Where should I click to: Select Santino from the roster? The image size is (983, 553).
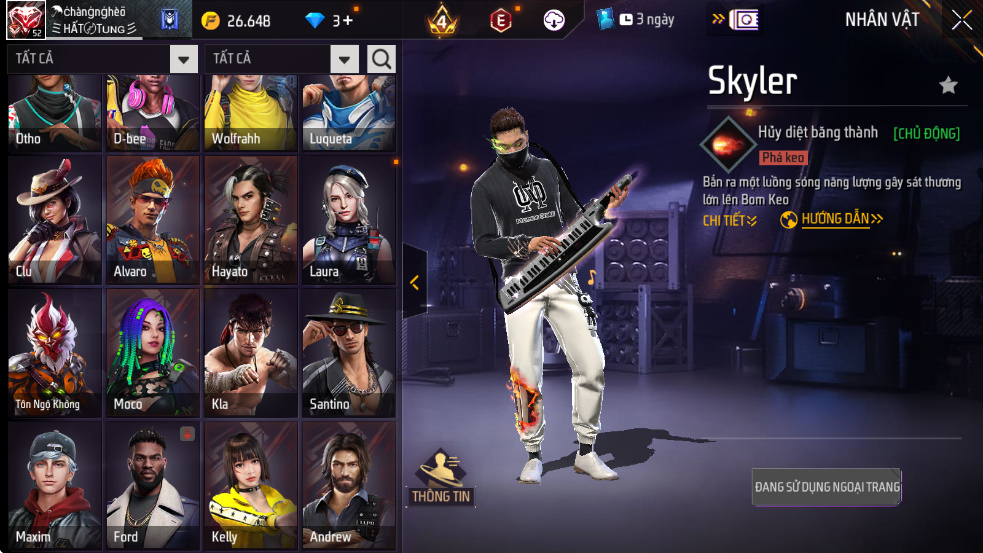pos(349,352)
